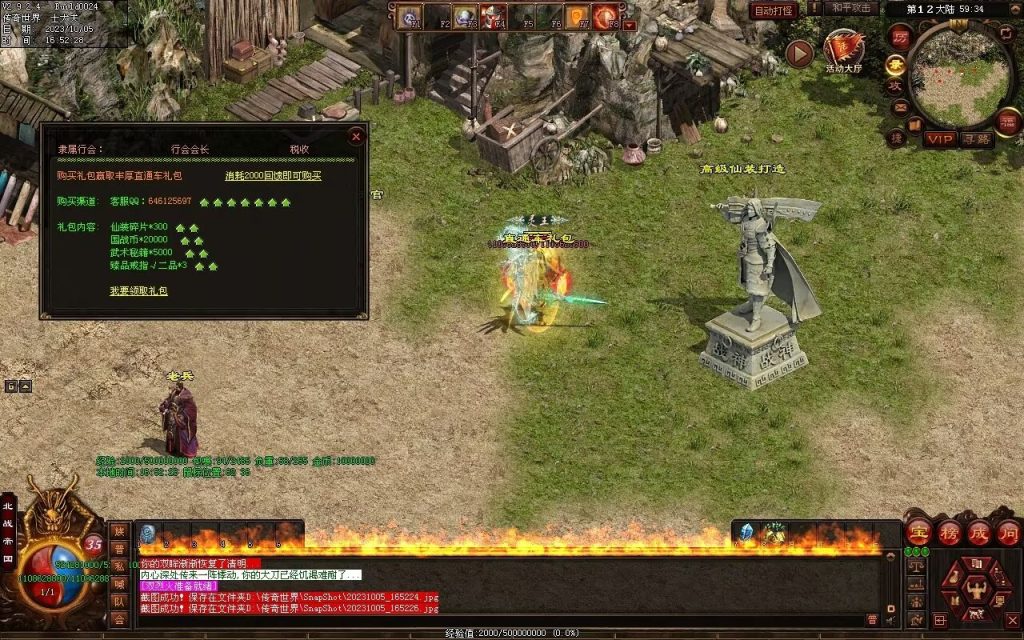Open the mail envelope icon

click(x=899, y=108)
